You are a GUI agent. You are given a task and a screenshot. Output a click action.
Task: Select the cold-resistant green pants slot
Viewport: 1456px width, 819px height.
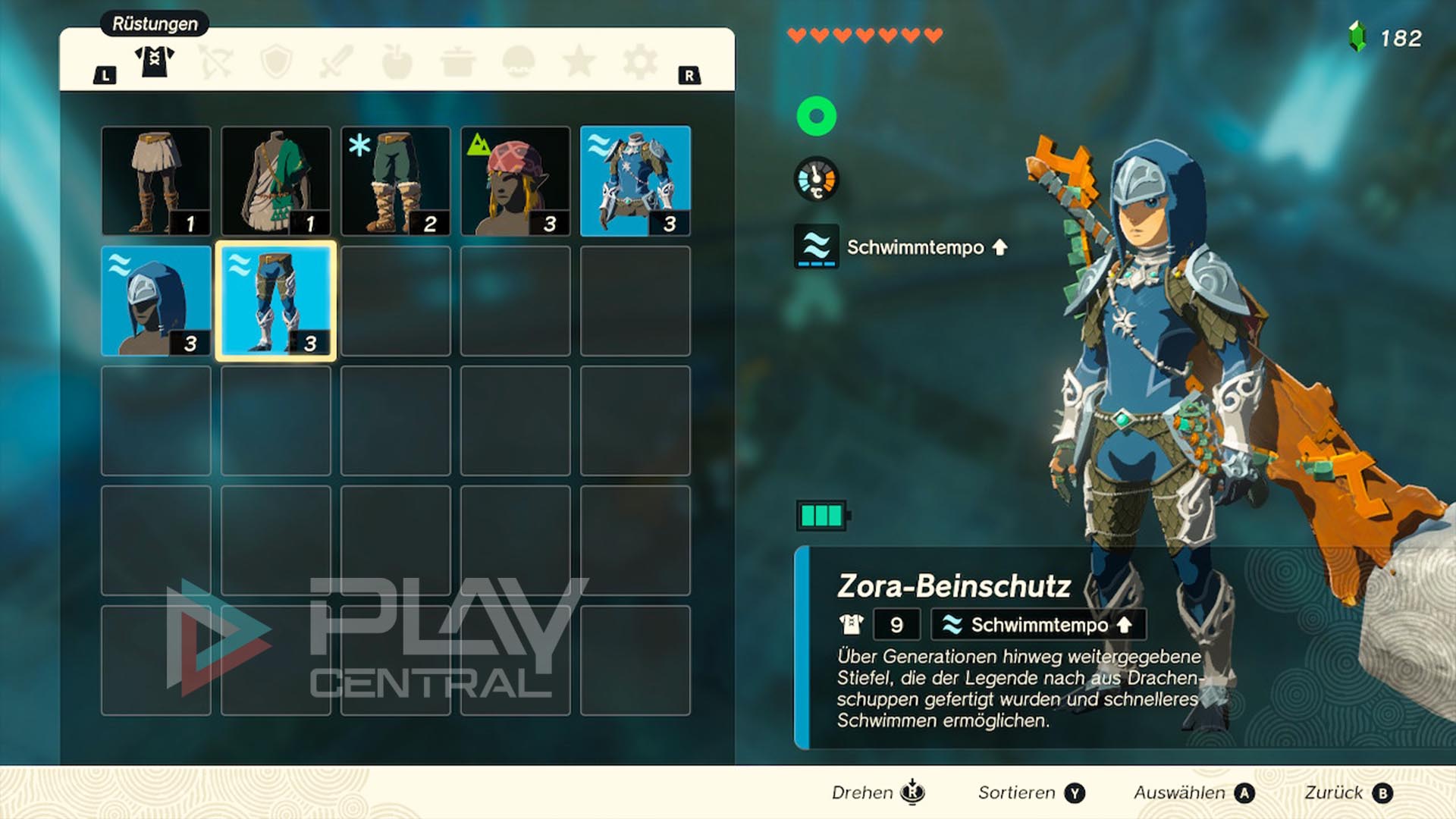tap(396, 181)
